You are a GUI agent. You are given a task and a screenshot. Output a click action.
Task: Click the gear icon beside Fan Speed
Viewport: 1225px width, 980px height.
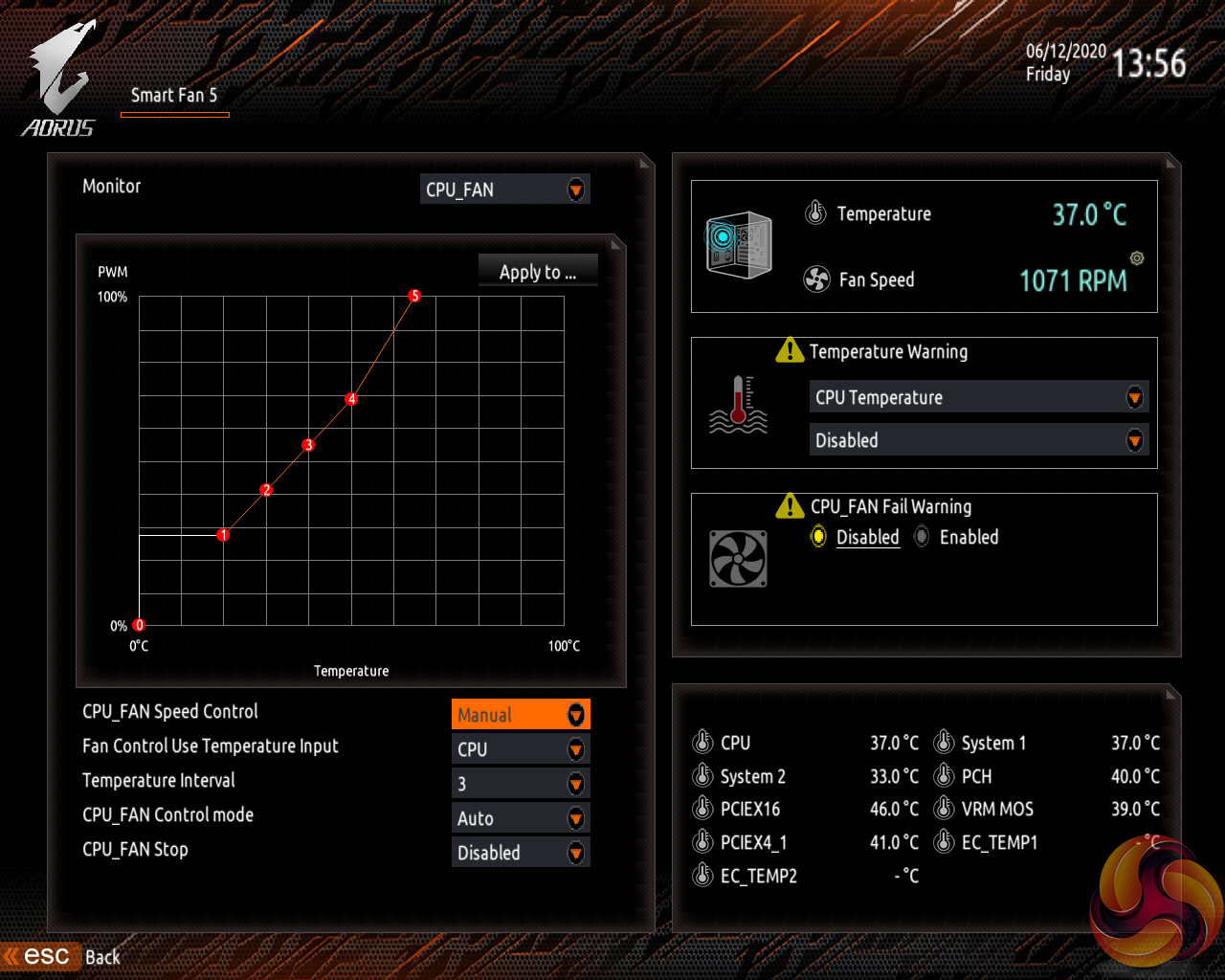[1137, 258]
